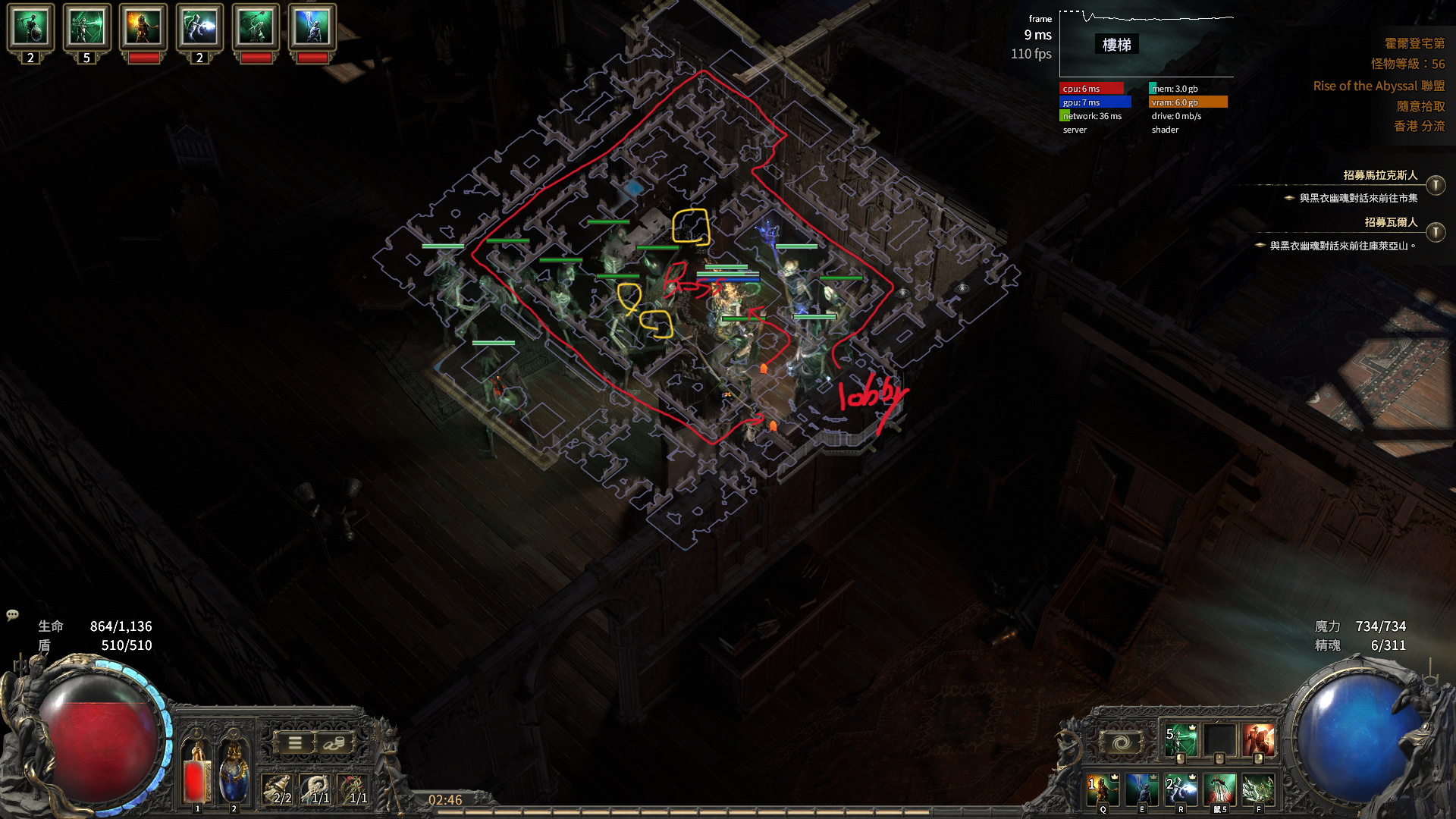The width and height of the screenshot is (1456, 819).
Task: Activate the frost mage skill bound to R
Action: coord(1180,789)
